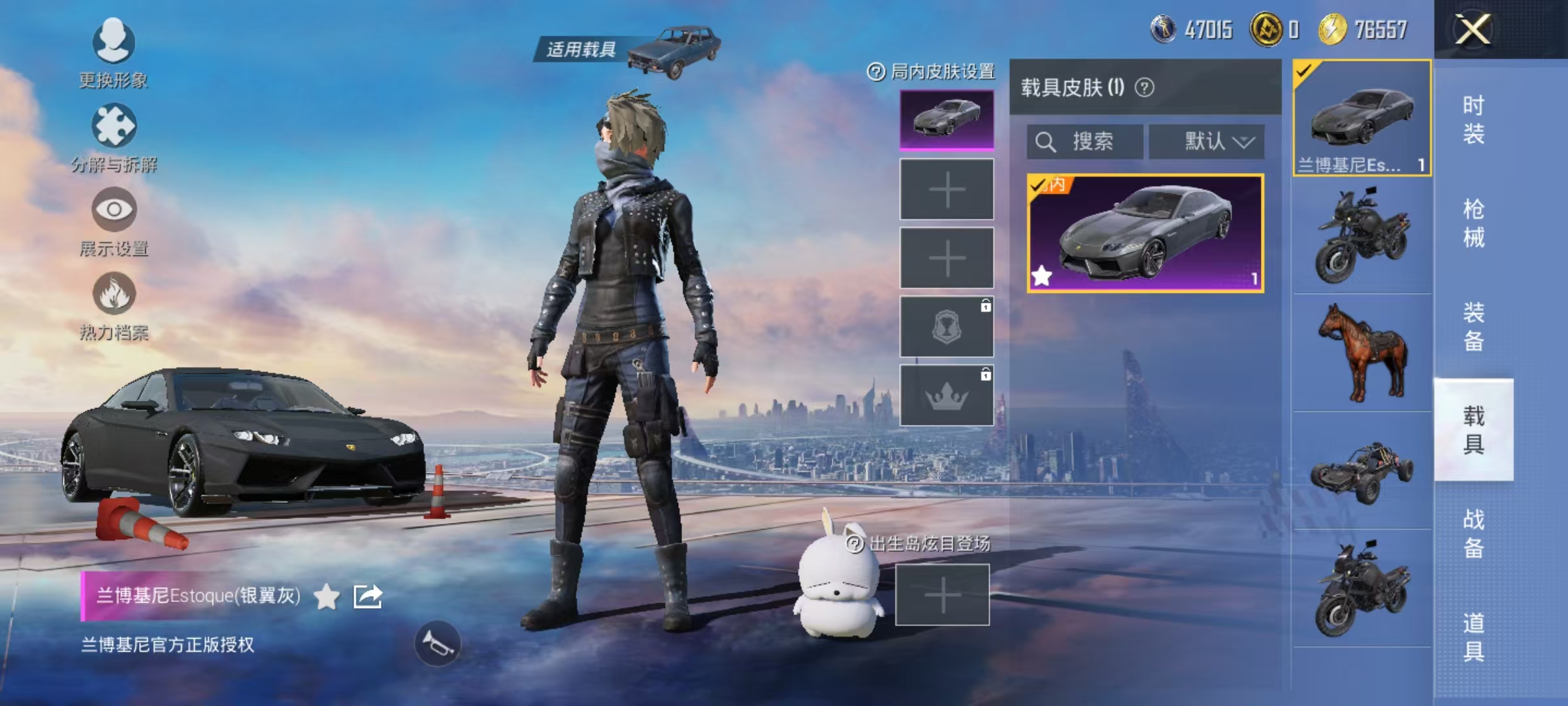
Task: Sound the vehicle horn button
Action: click(437, 644)
